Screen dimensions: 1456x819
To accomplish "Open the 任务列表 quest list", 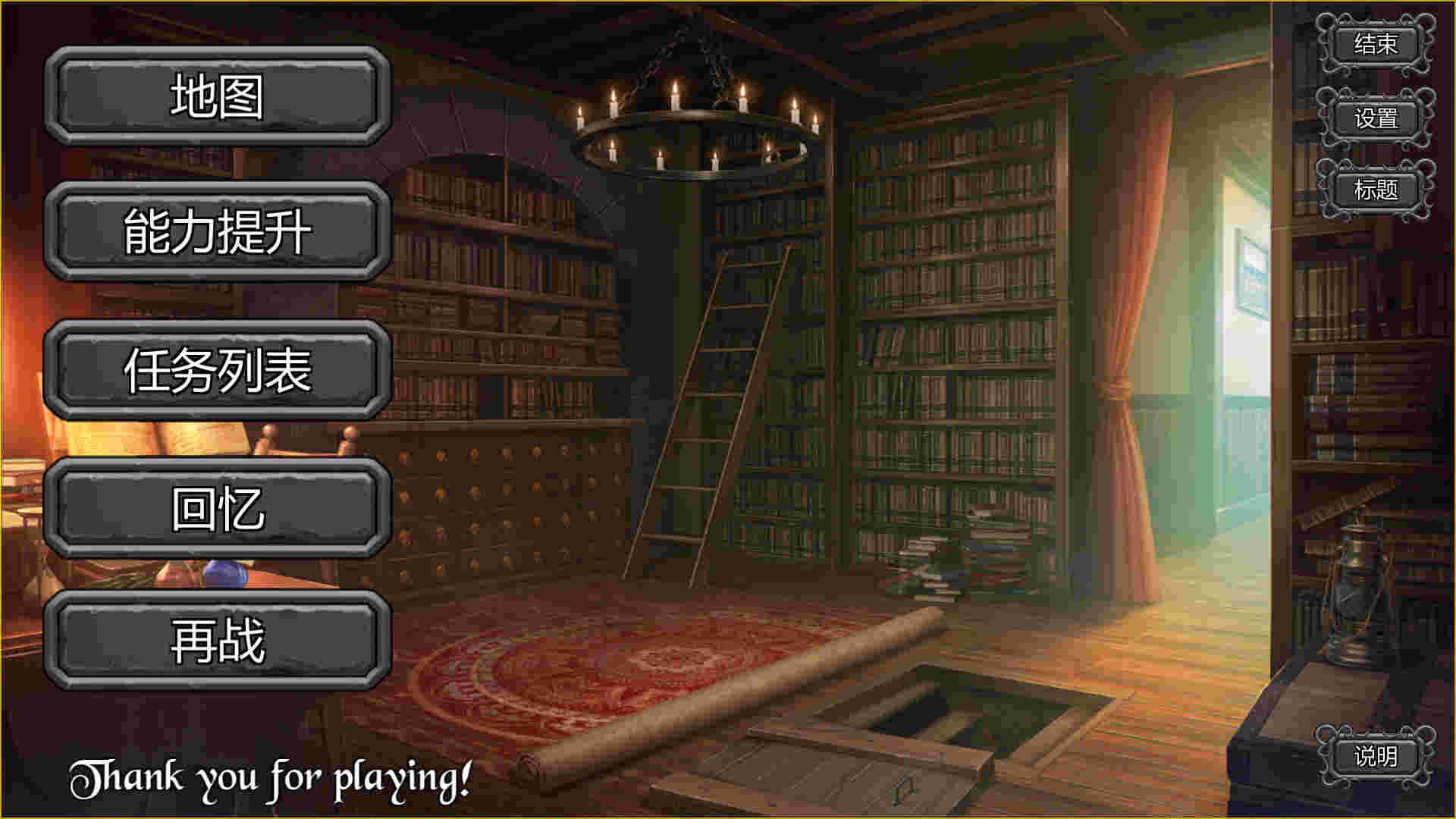I will coord(218,370).
